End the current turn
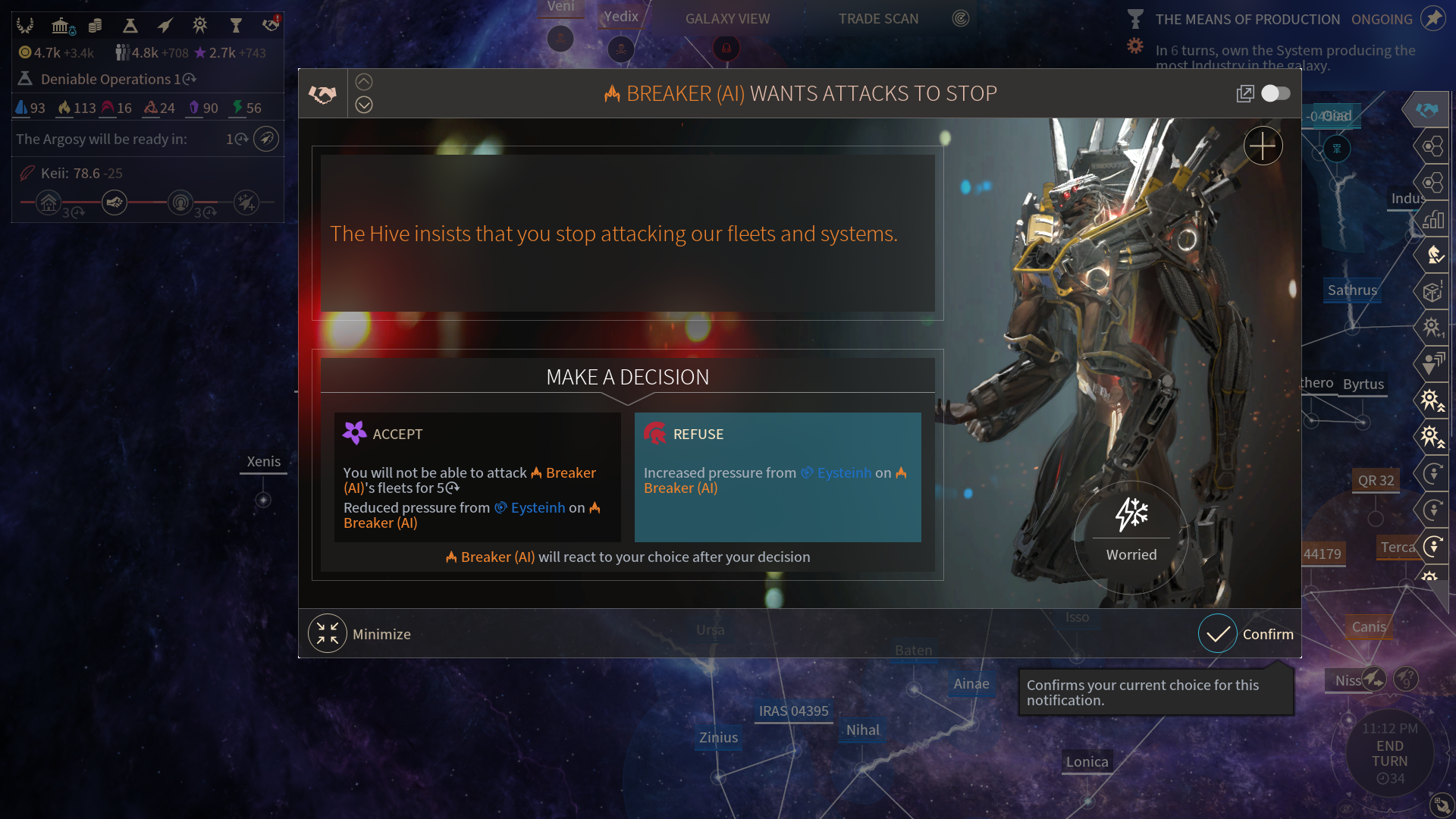The width and height of the screenshot is (1456, 819). click(x=1389, y=754)
